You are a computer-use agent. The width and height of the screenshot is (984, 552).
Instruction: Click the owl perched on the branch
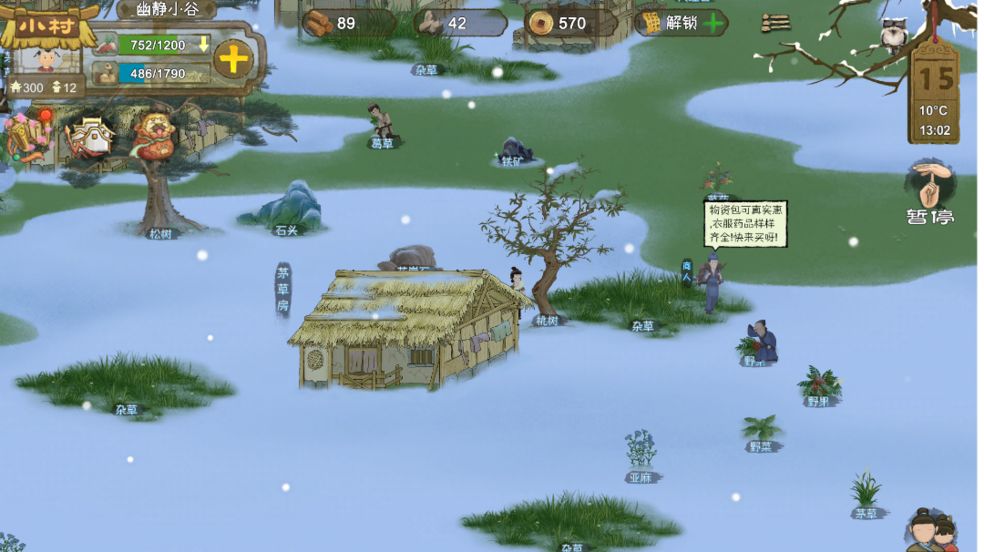(x=893, y=36)
